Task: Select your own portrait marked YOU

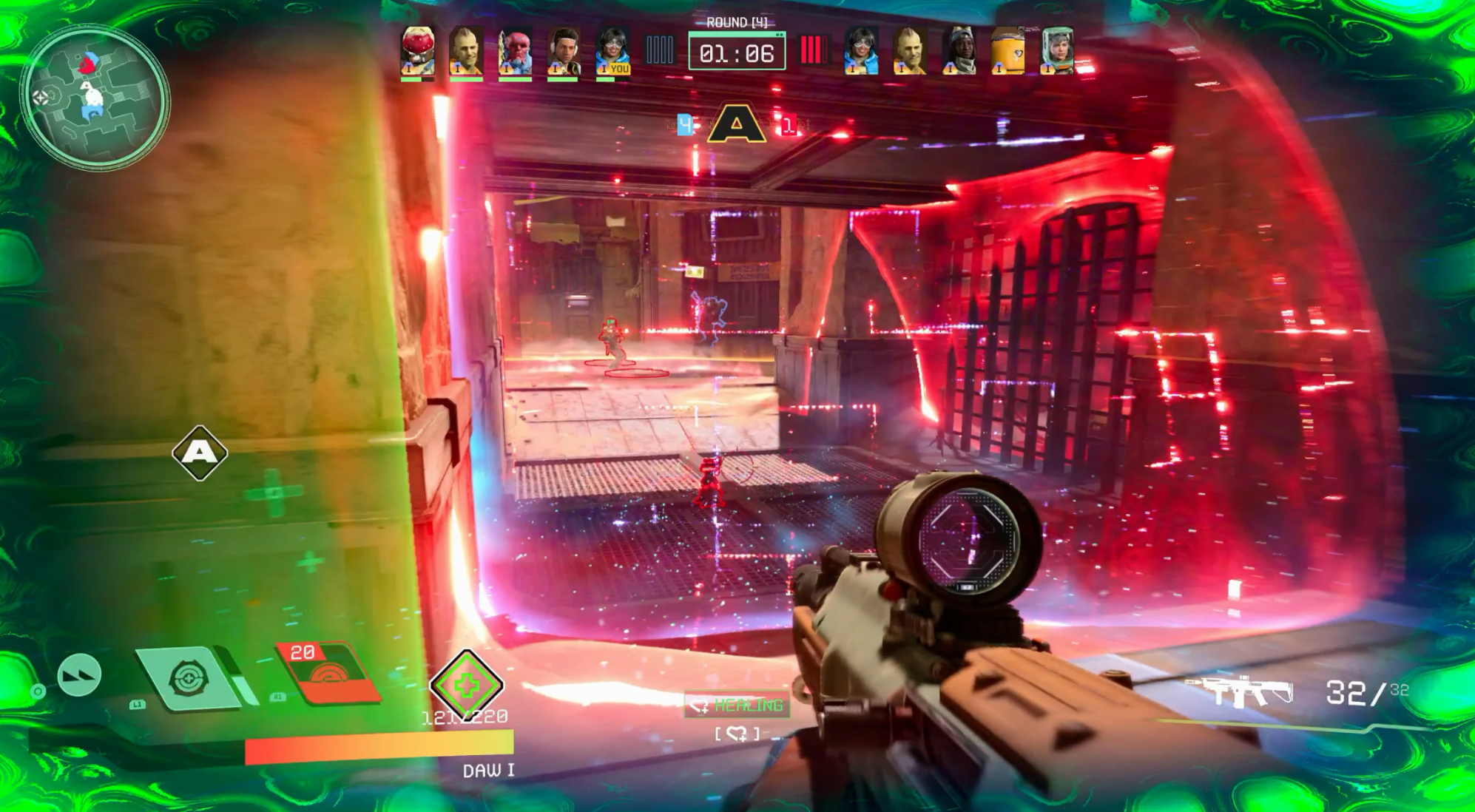Action: [x=612, y=50]
